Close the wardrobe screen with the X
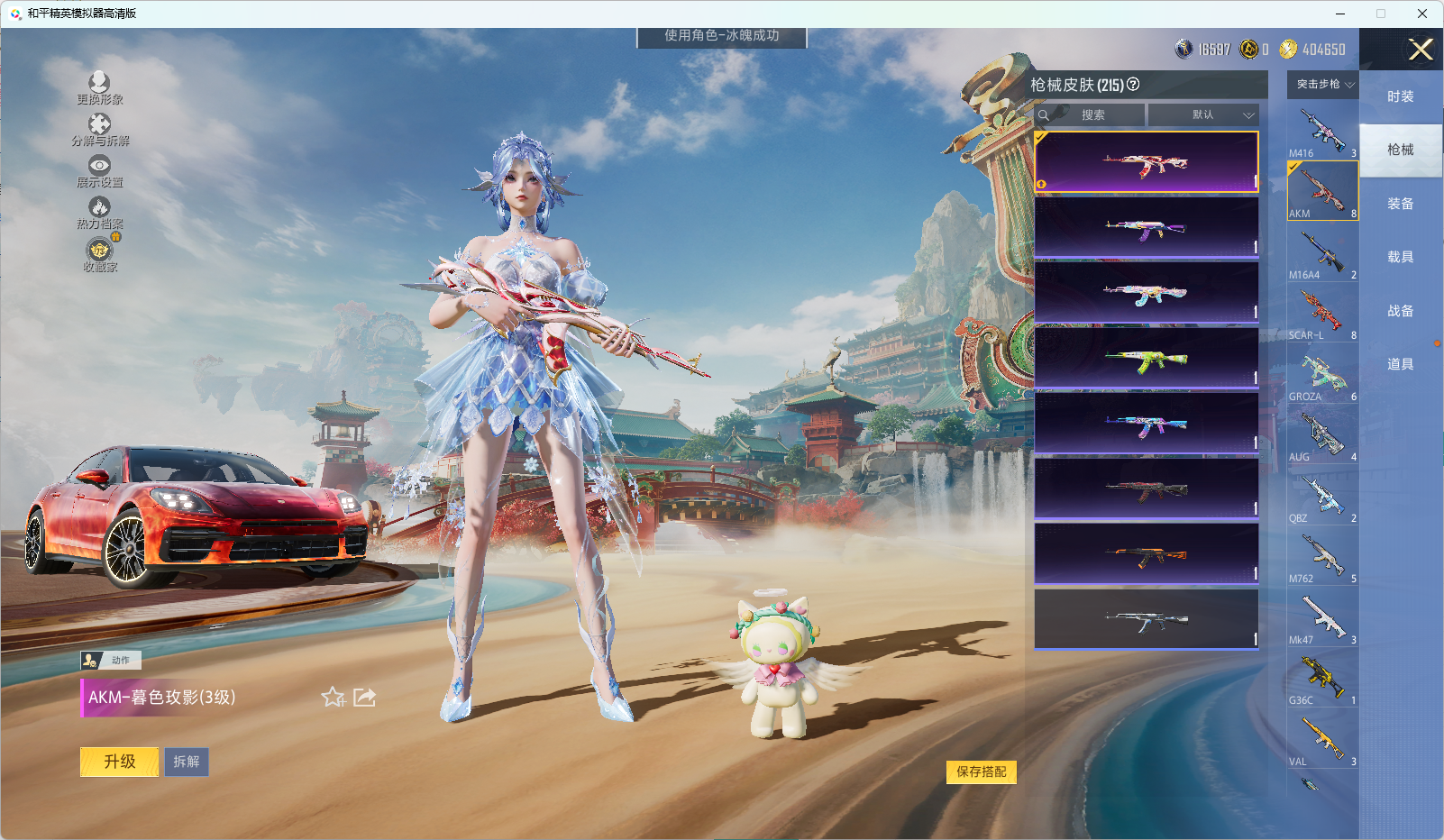This screenshot has width=1444, height=840. pos(1421,50)
